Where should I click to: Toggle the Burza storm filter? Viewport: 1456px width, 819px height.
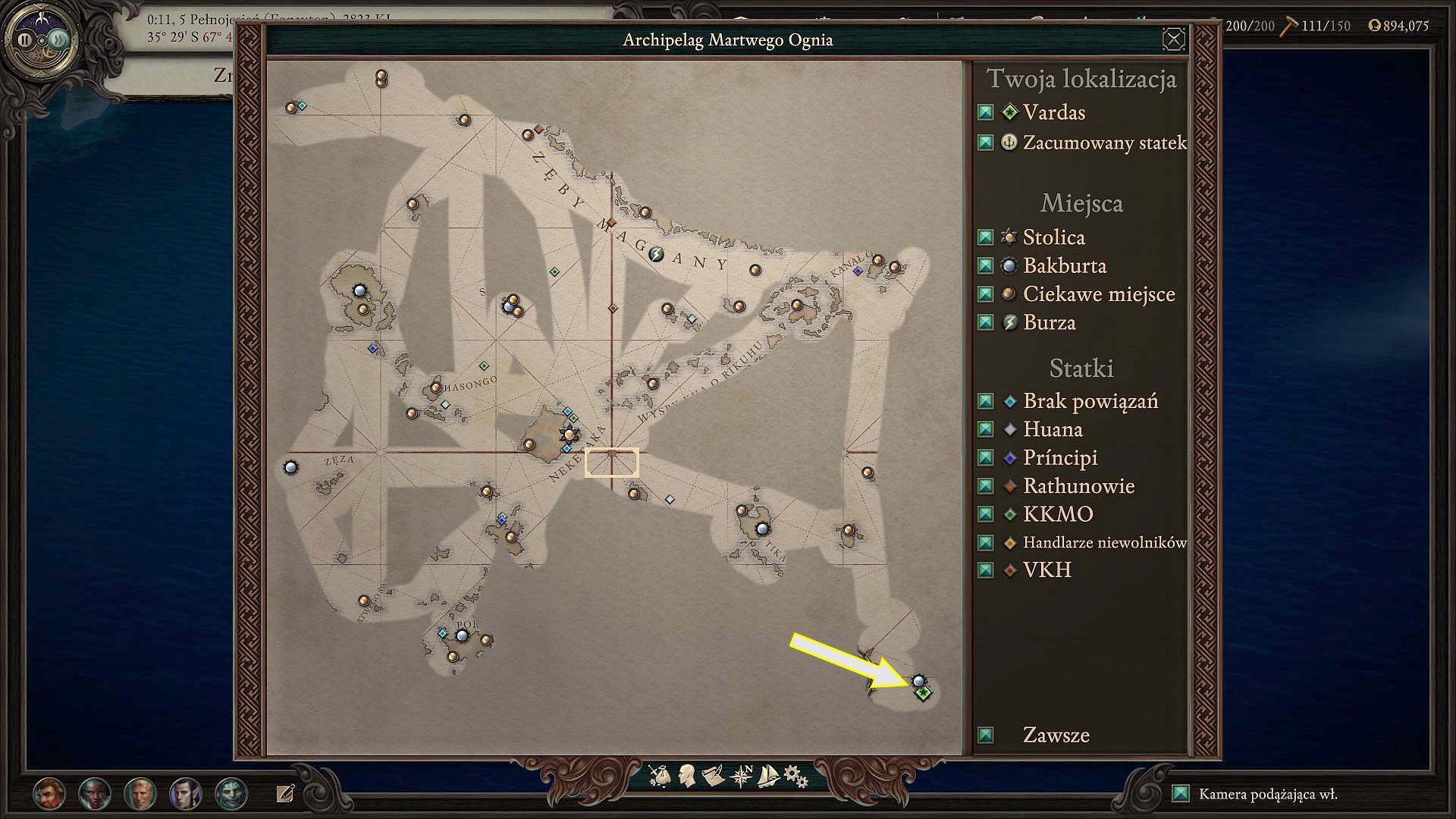coord(985,323)
